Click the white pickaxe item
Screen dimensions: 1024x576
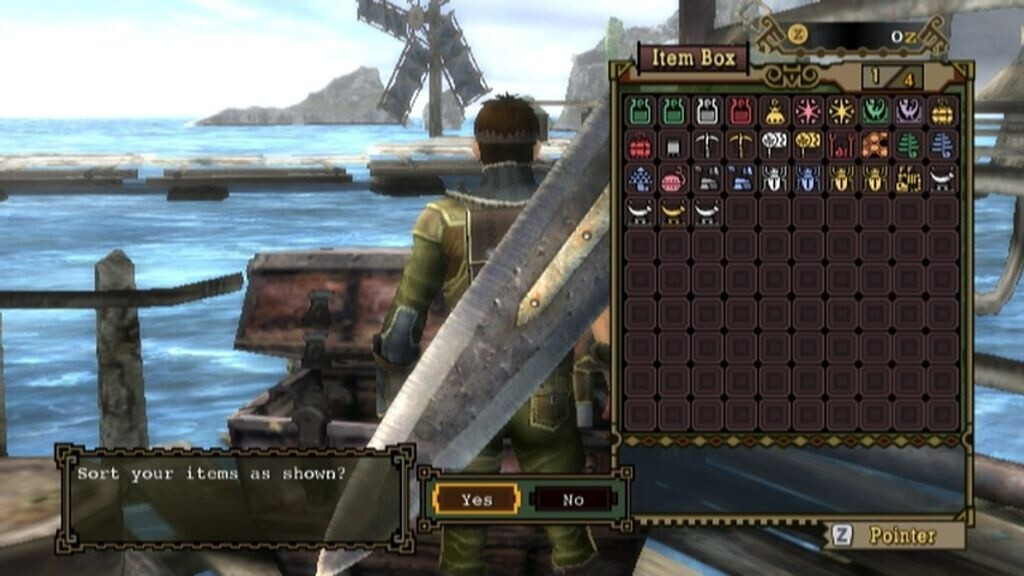point(707,145)
